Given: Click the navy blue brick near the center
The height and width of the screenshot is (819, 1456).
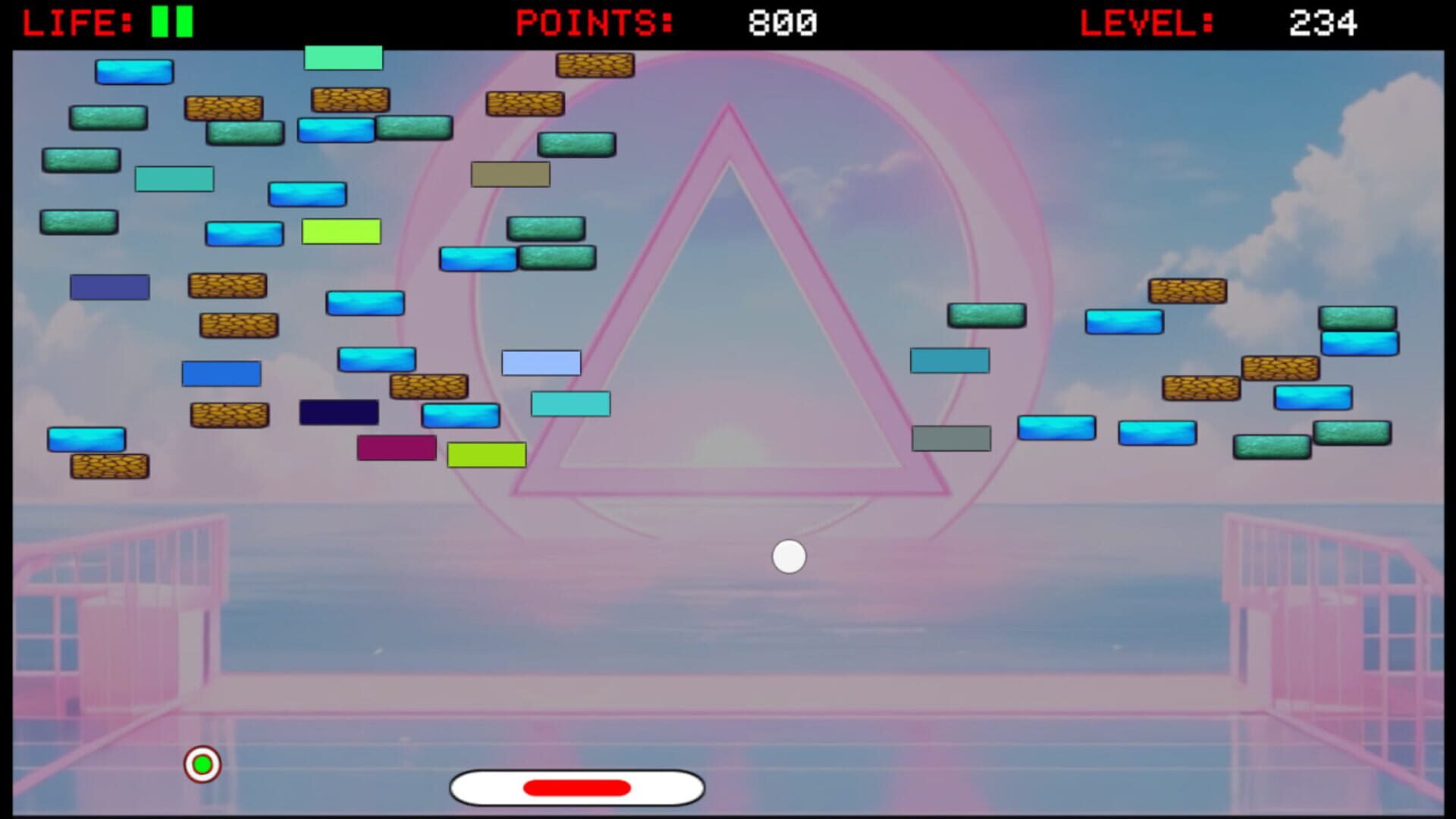Looking at the screenshot, I should pyautogui.click(x=339, y=412).
